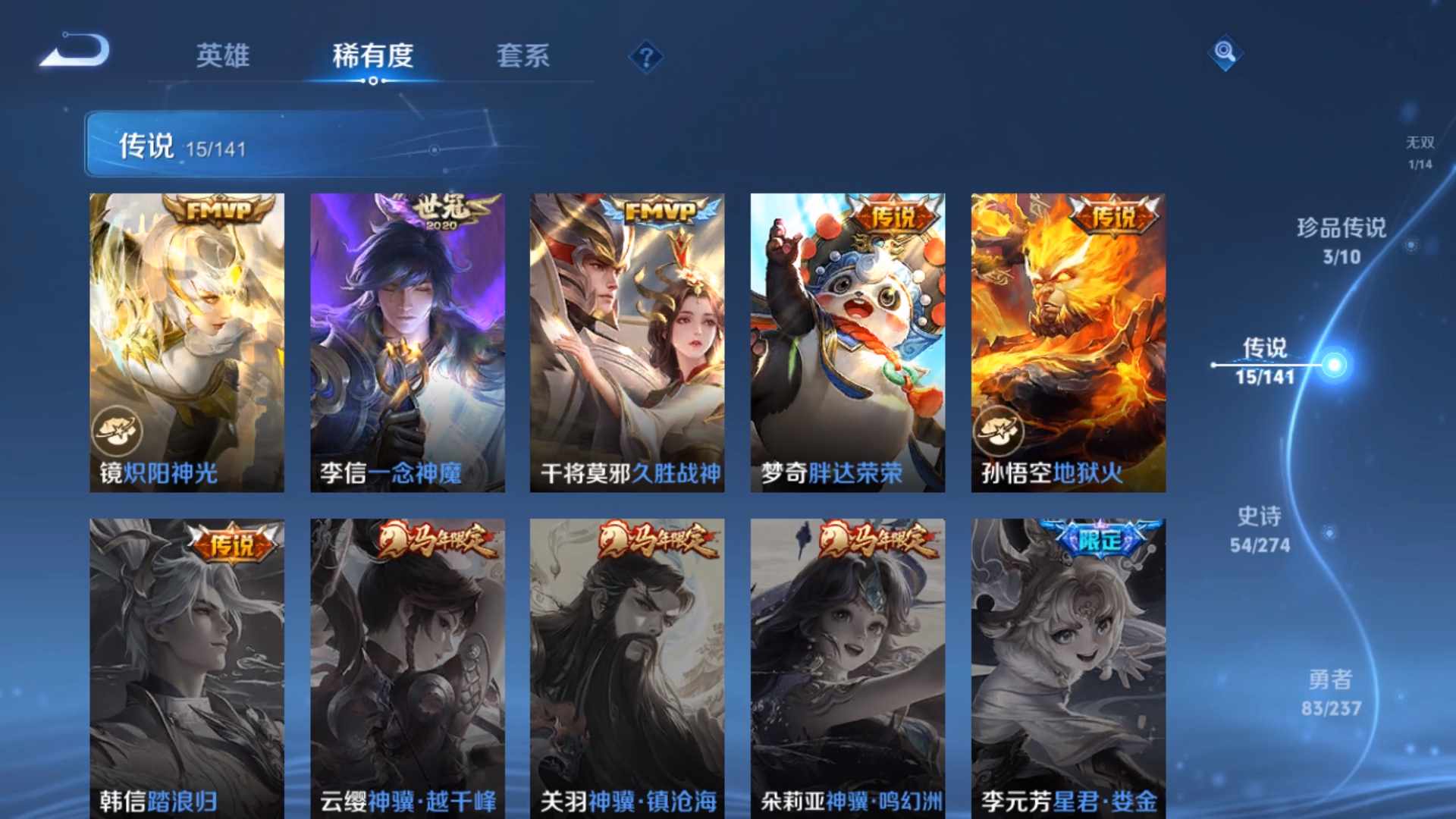Open the question mark help icon
Viewport: 1456px width, 819px height.
[646, 57]
